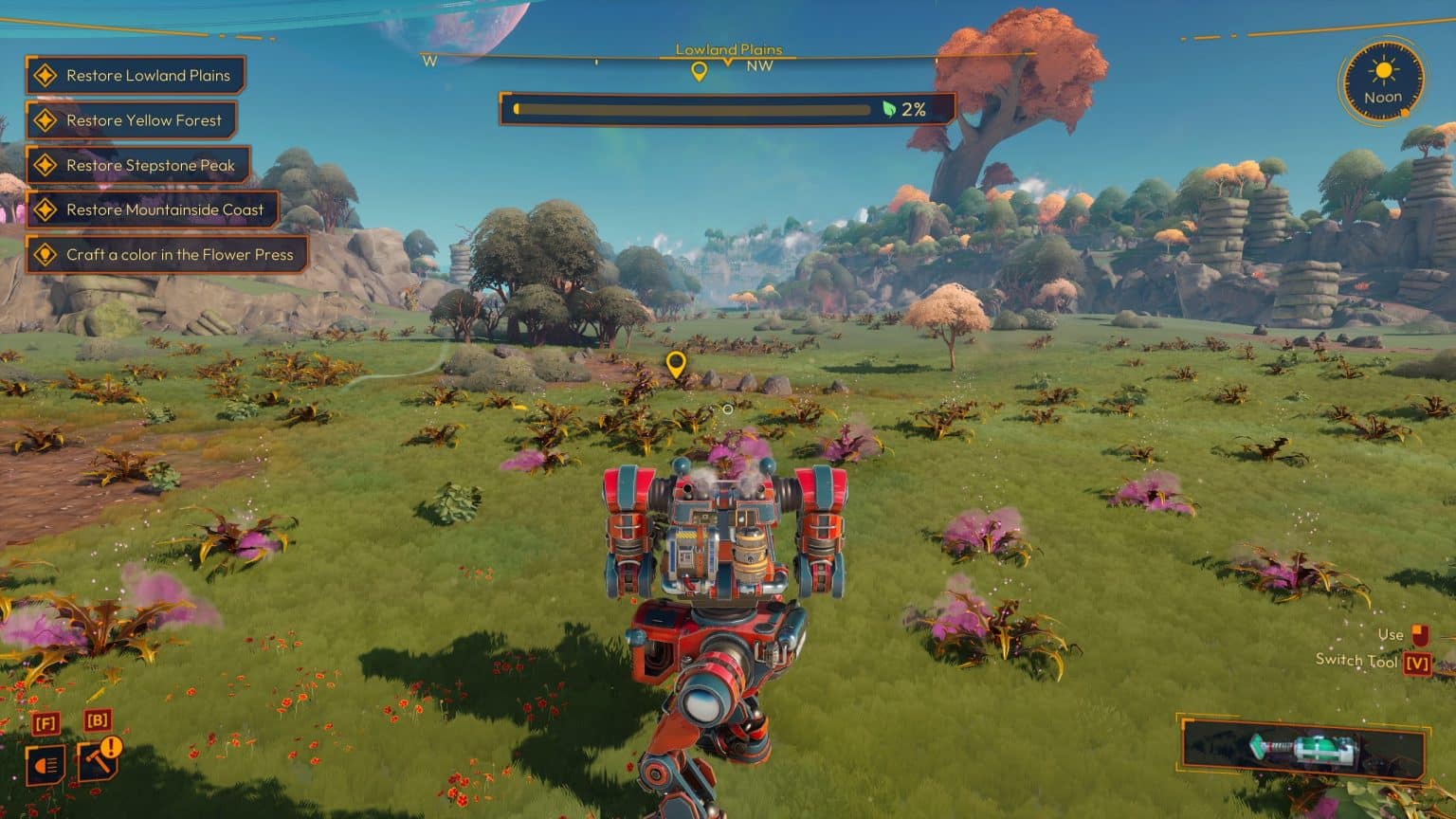The width and height of the screenshot is (1456, 819).
Task: Click the mouse icon next to Use prompt
Action: [x=1418, y=635]
